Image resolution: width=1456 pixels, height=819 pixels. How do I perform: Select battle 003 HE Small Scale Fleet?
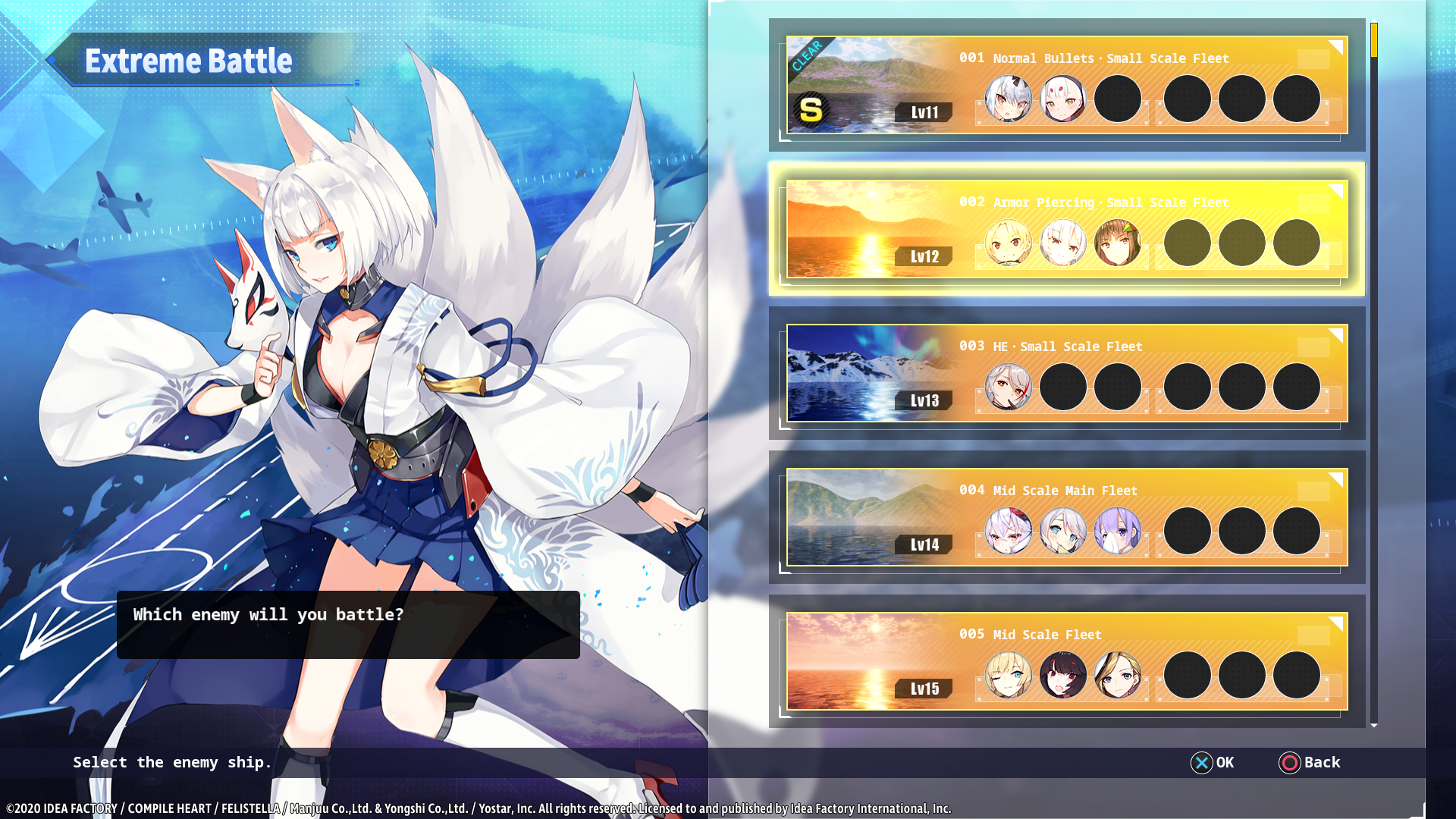pyautogui.click(x=1066, y=373)
